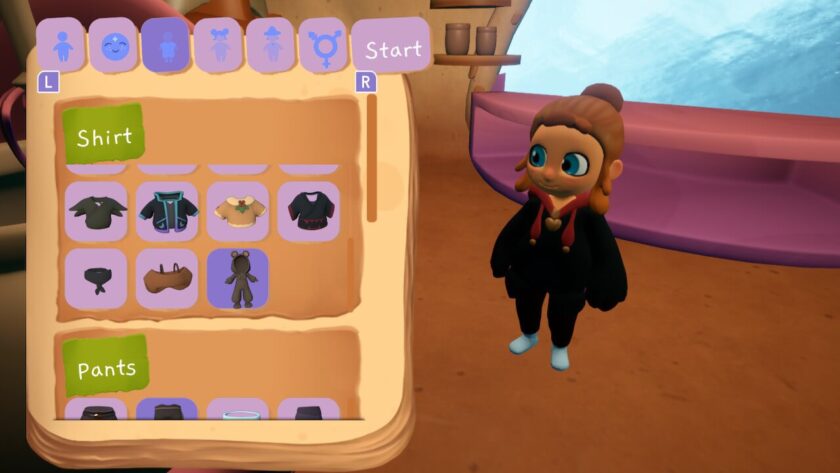Switch to the smiling face tab
The height and width of the screenshot is (473, 840).
click(112, 46)
